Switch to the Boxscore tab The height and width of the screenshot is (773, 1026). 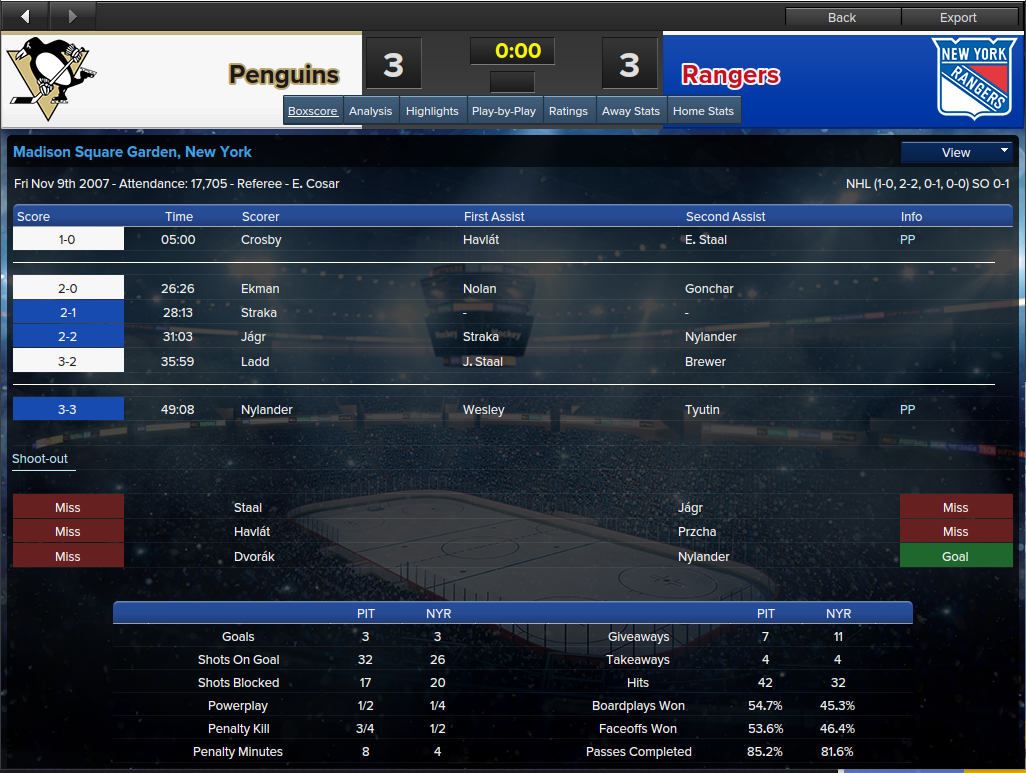click(x=313, y=111)
